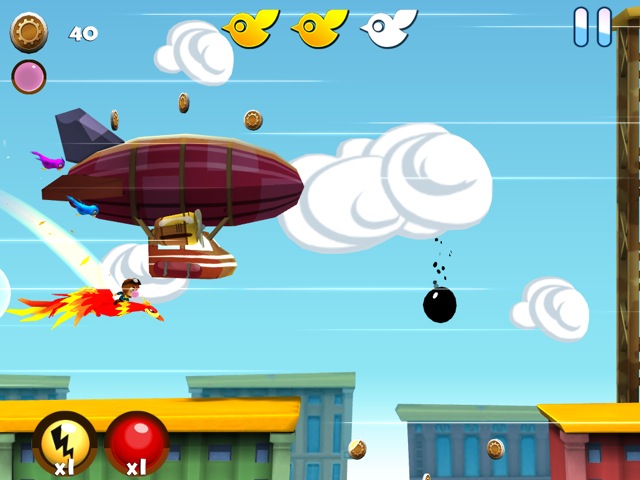Activate the lightning bolt power-up
This screenshot has height=480, width=640.
pyautogui.click(x=65, y=442)
